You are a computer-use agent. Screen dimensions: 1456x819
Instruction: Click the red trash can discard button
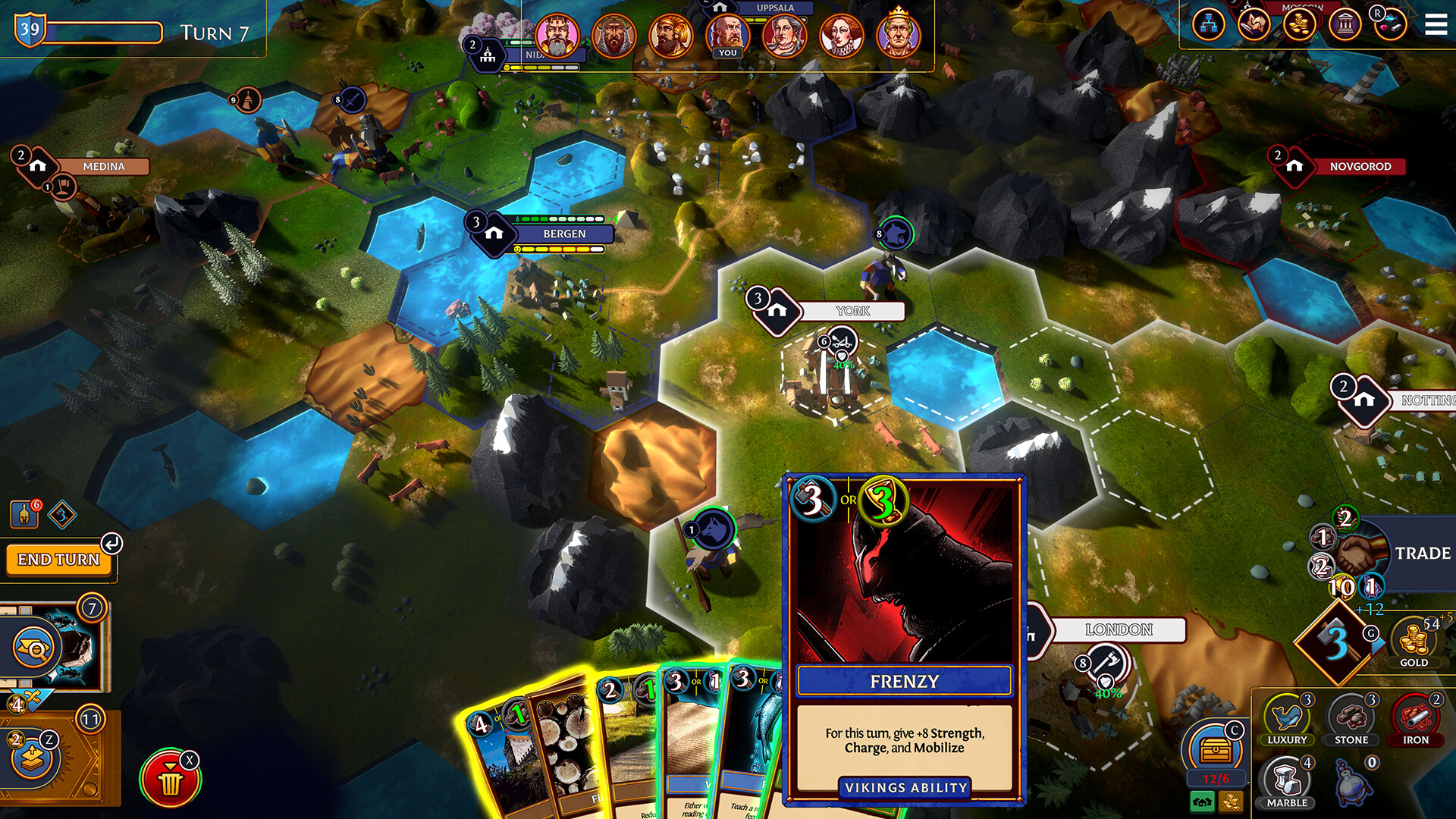(x=170, y=780)
